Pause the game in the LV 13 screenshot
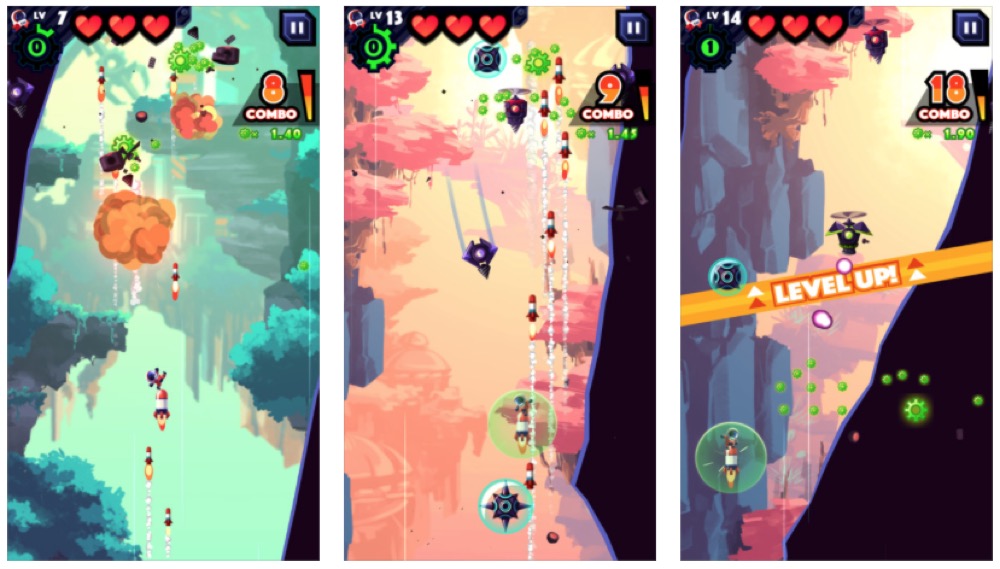Viewport: 1000px width, 569px height. pyautogui.click(x=633, y=27)
